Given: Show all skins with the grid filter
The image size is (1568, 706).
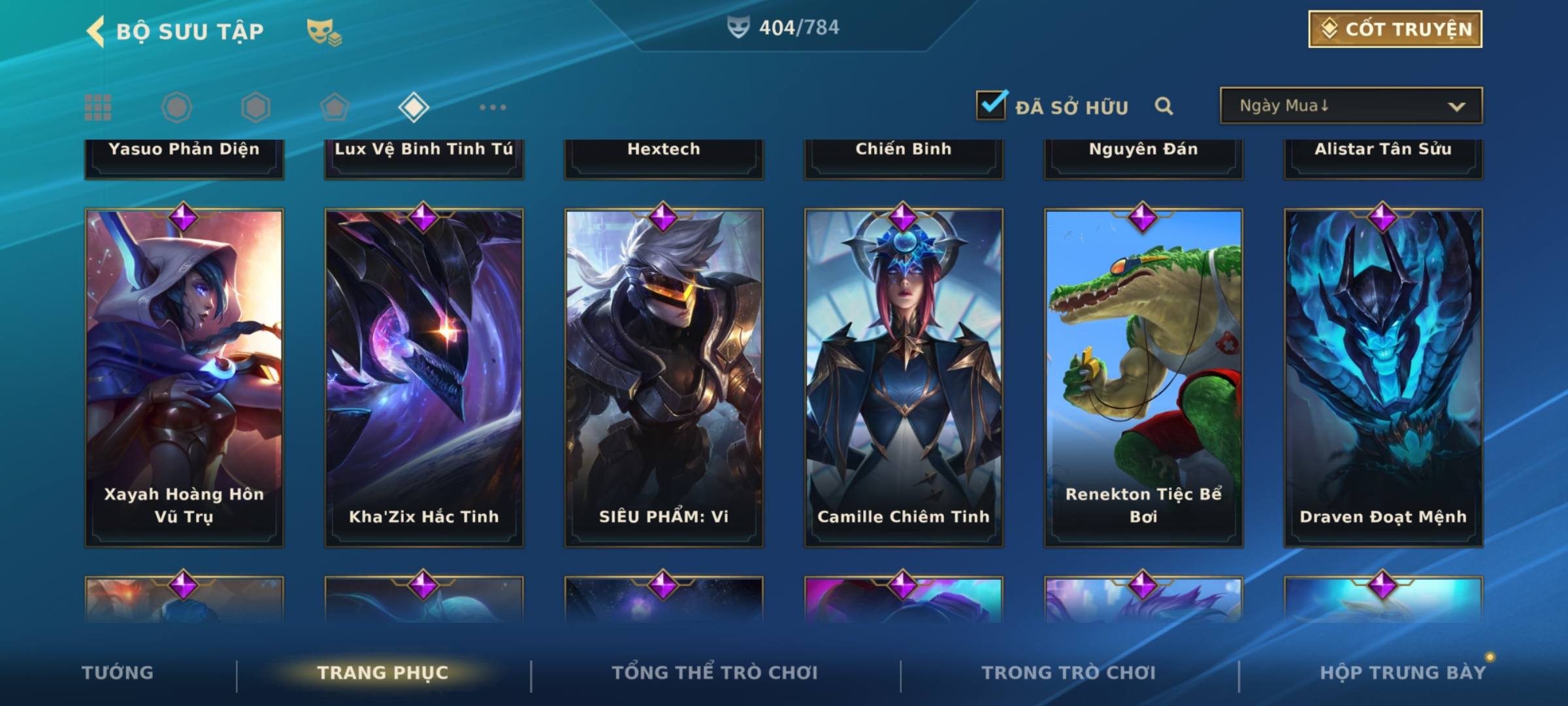Looking at the screenshot, I should (x=98, y=107).
